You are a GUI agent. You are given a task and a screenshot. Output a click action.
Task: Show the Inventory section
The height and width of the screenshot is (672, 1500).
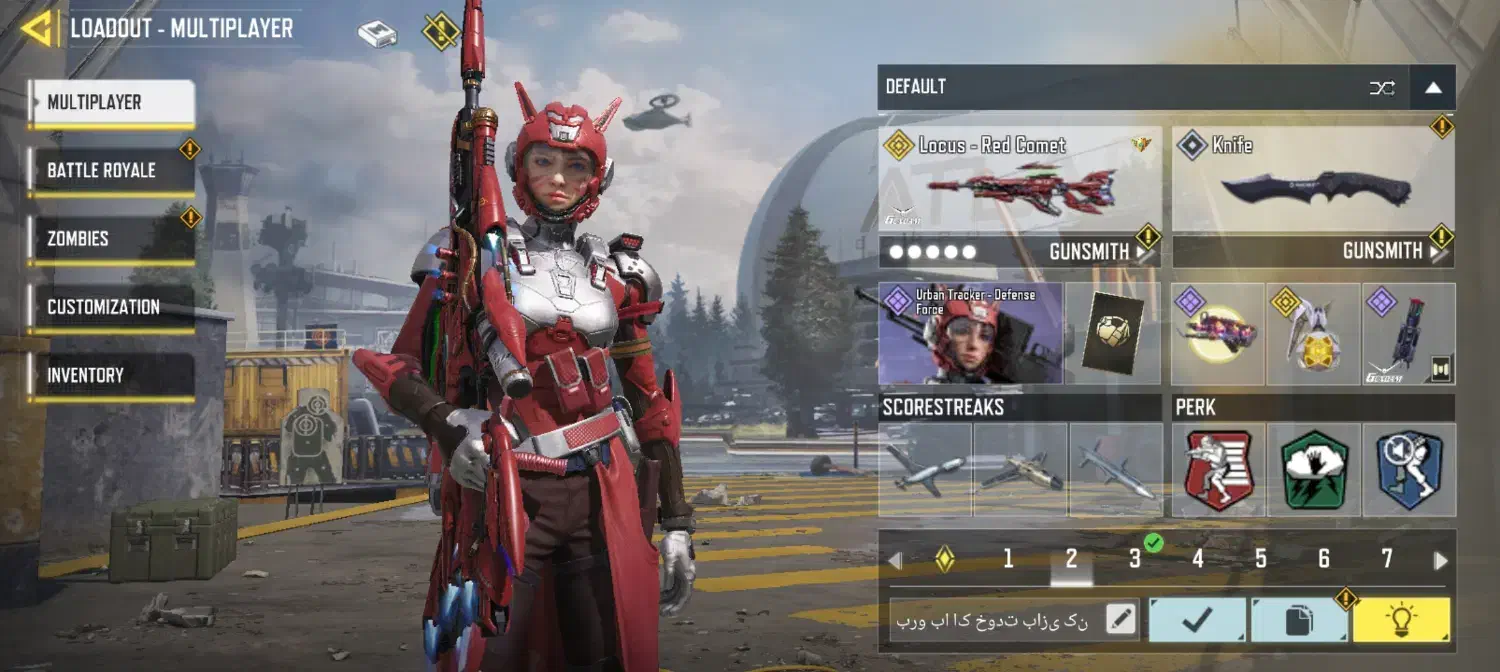click(x=111, y=375)
